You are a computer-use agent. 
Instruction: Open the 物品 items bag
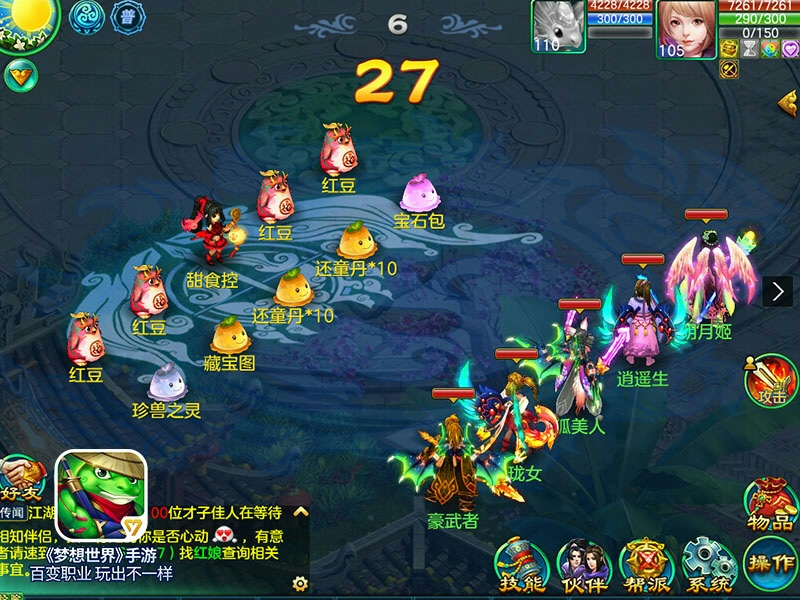click(x=771, y=501)
